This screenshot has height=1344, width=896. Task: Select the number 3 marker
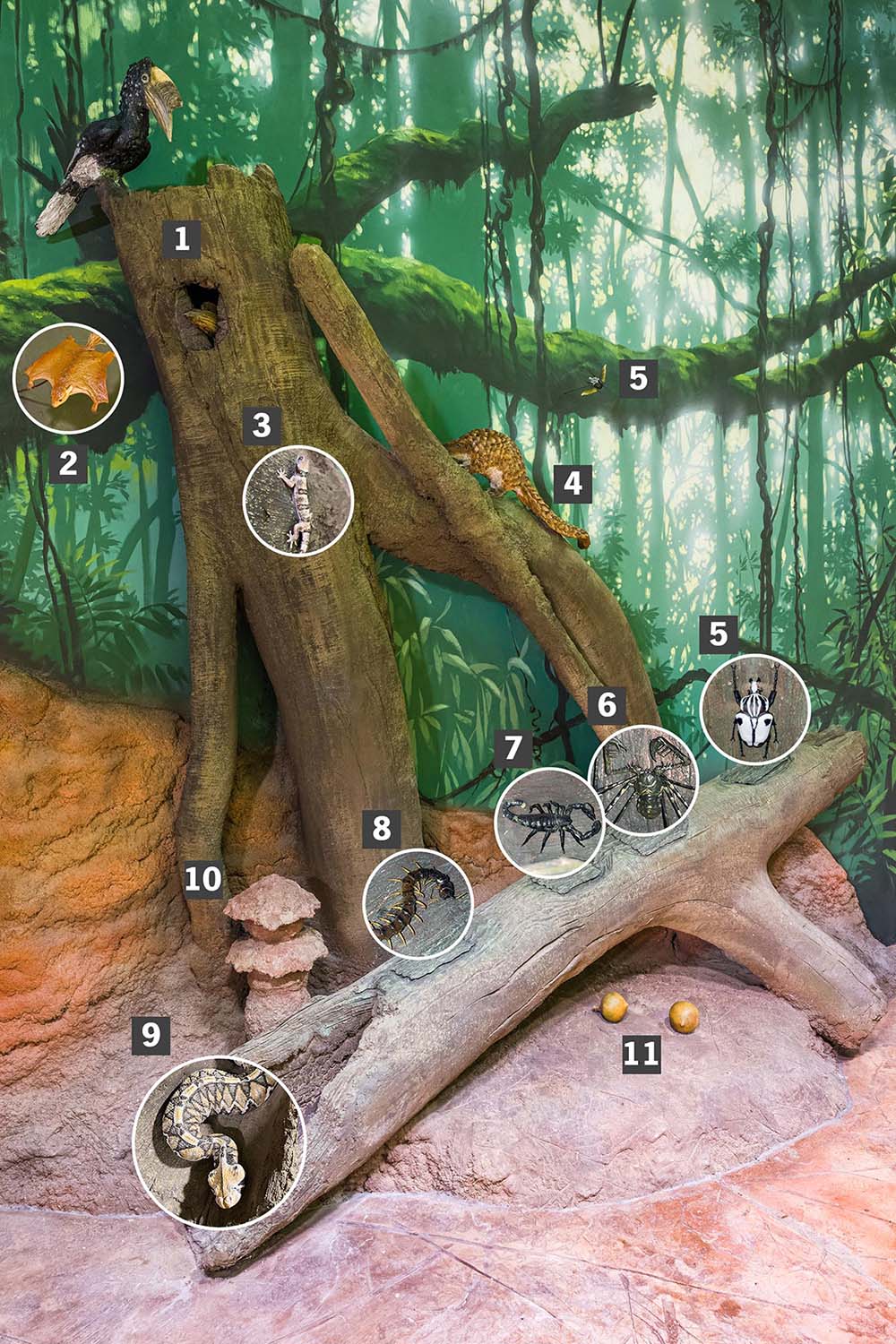point(261,425)
